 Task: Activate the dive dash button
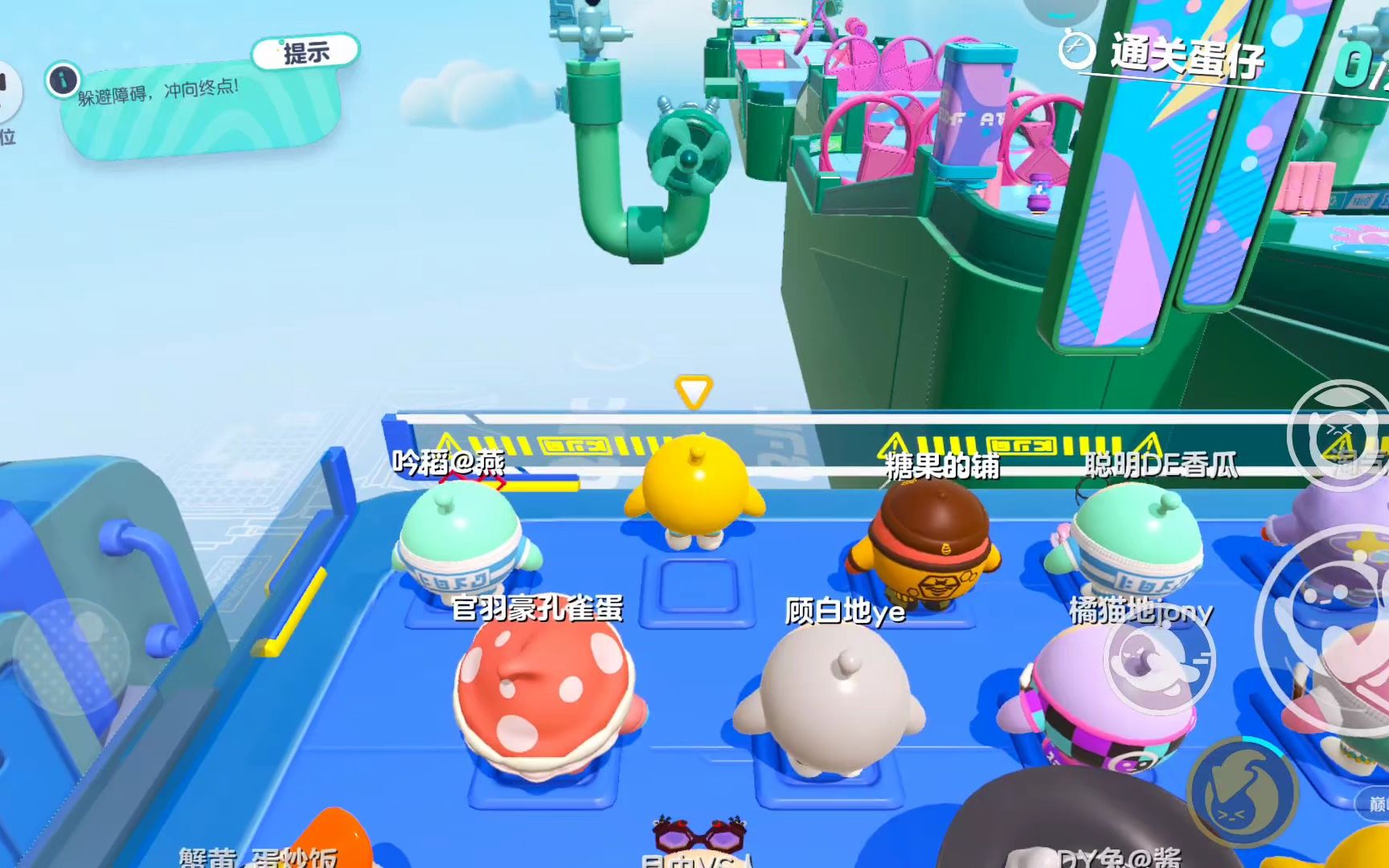[x=1159, y=660]
